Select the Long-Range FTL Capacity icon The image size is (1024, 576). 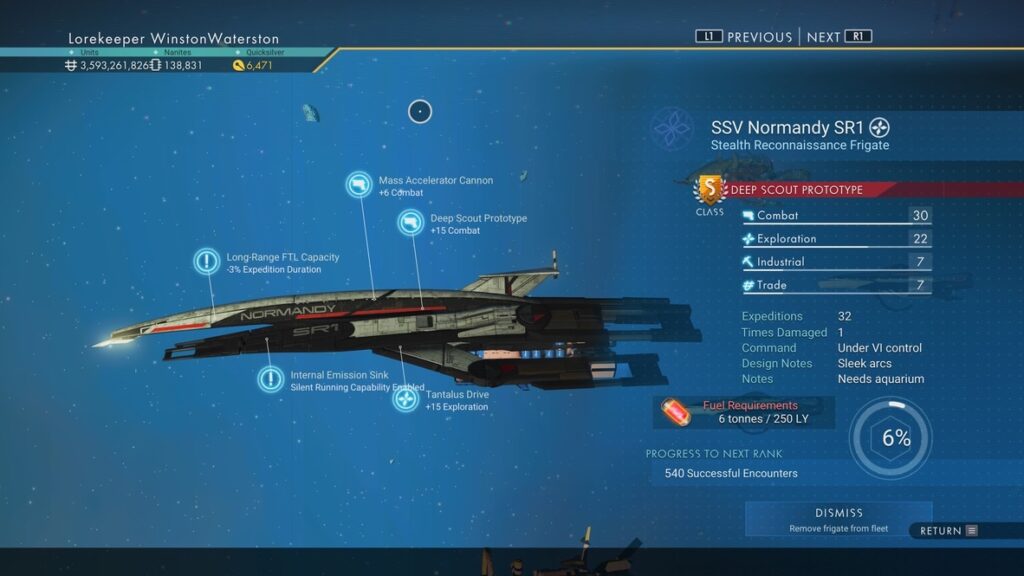click(206, 262)
